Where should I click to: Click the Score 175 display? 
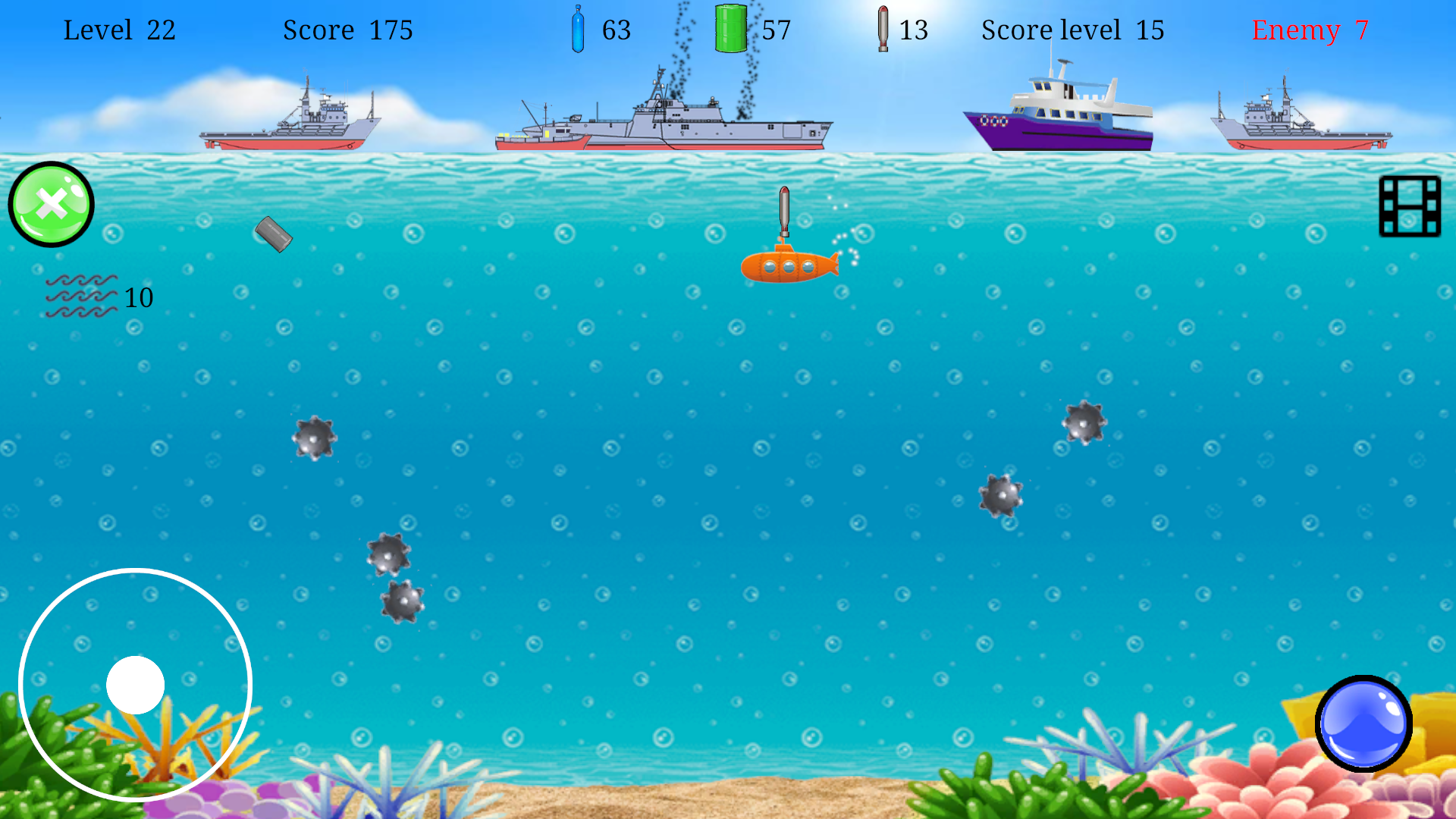(x=348, y=30)
